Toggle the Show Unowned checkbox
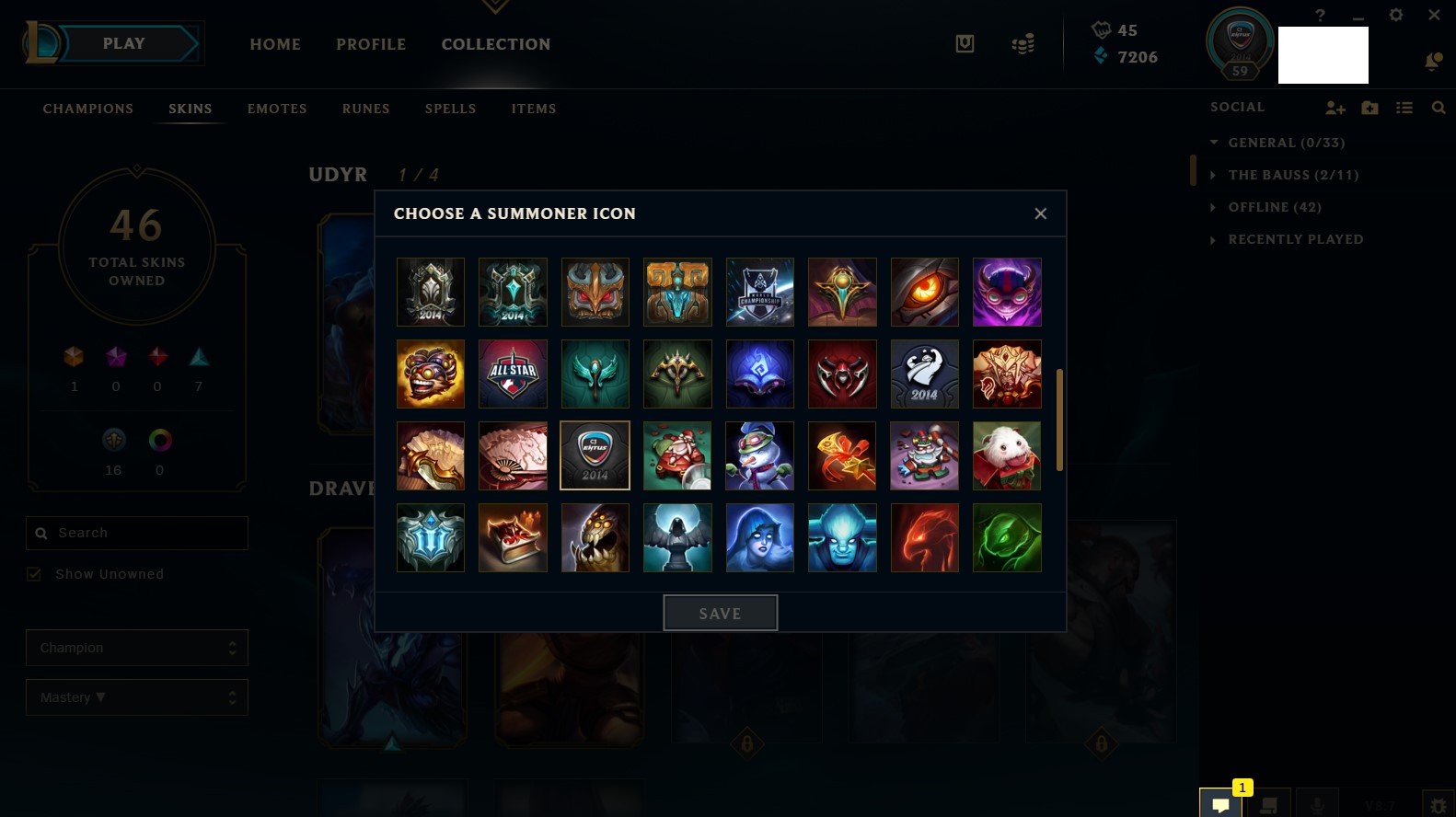Image resolution: width=1456 pixels, height=817 pixels. (x=34, y=574)
